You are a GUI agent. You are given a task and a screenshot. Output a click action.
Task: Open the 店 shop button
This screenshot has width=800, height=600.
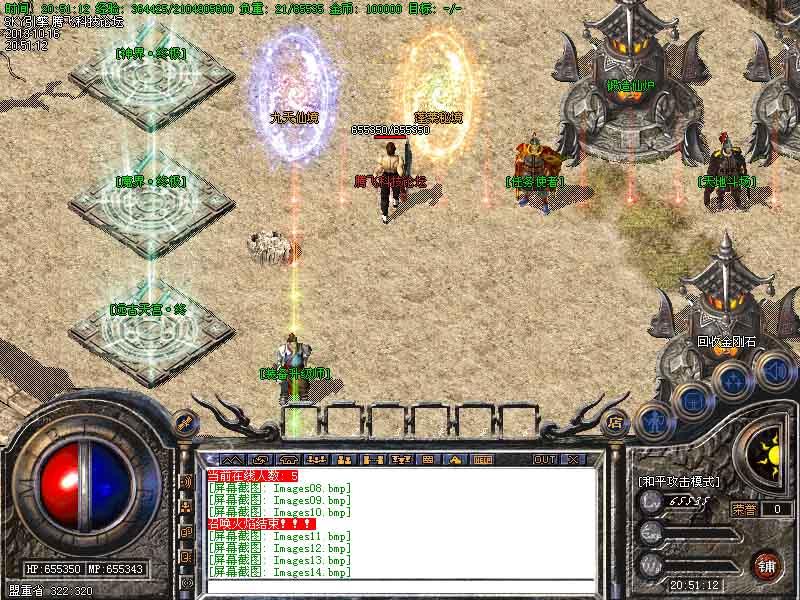tap(616, 421)
